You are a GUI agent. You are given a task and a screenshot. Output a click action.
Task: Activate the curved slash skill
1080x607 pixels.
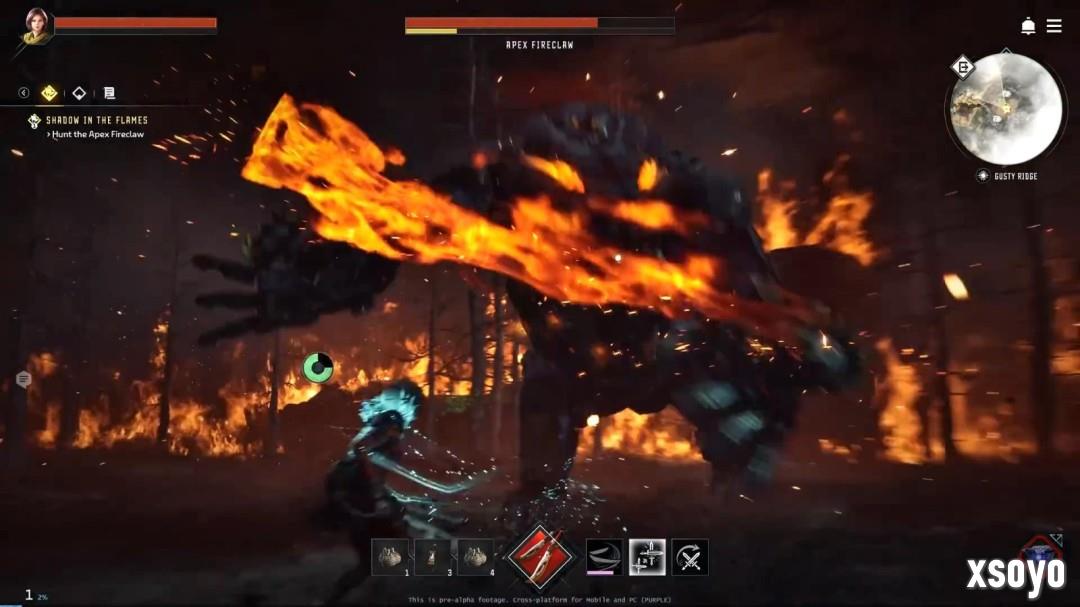tap(604, 557)
